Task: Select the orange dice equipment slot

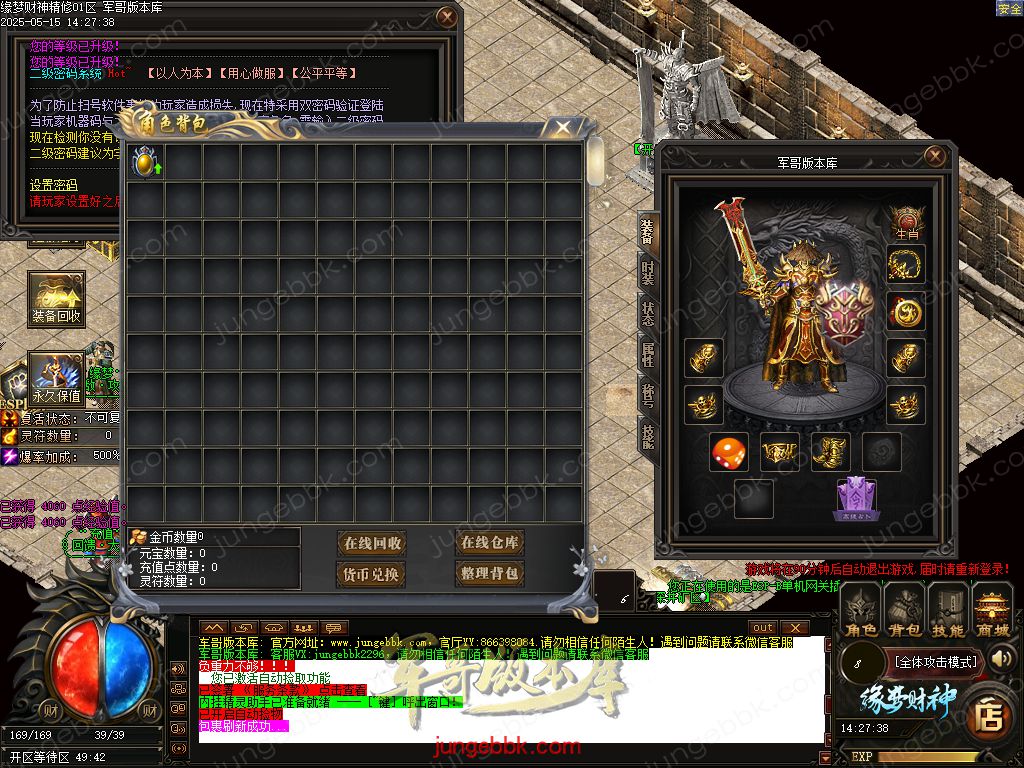Action: [x=728, y=452]
